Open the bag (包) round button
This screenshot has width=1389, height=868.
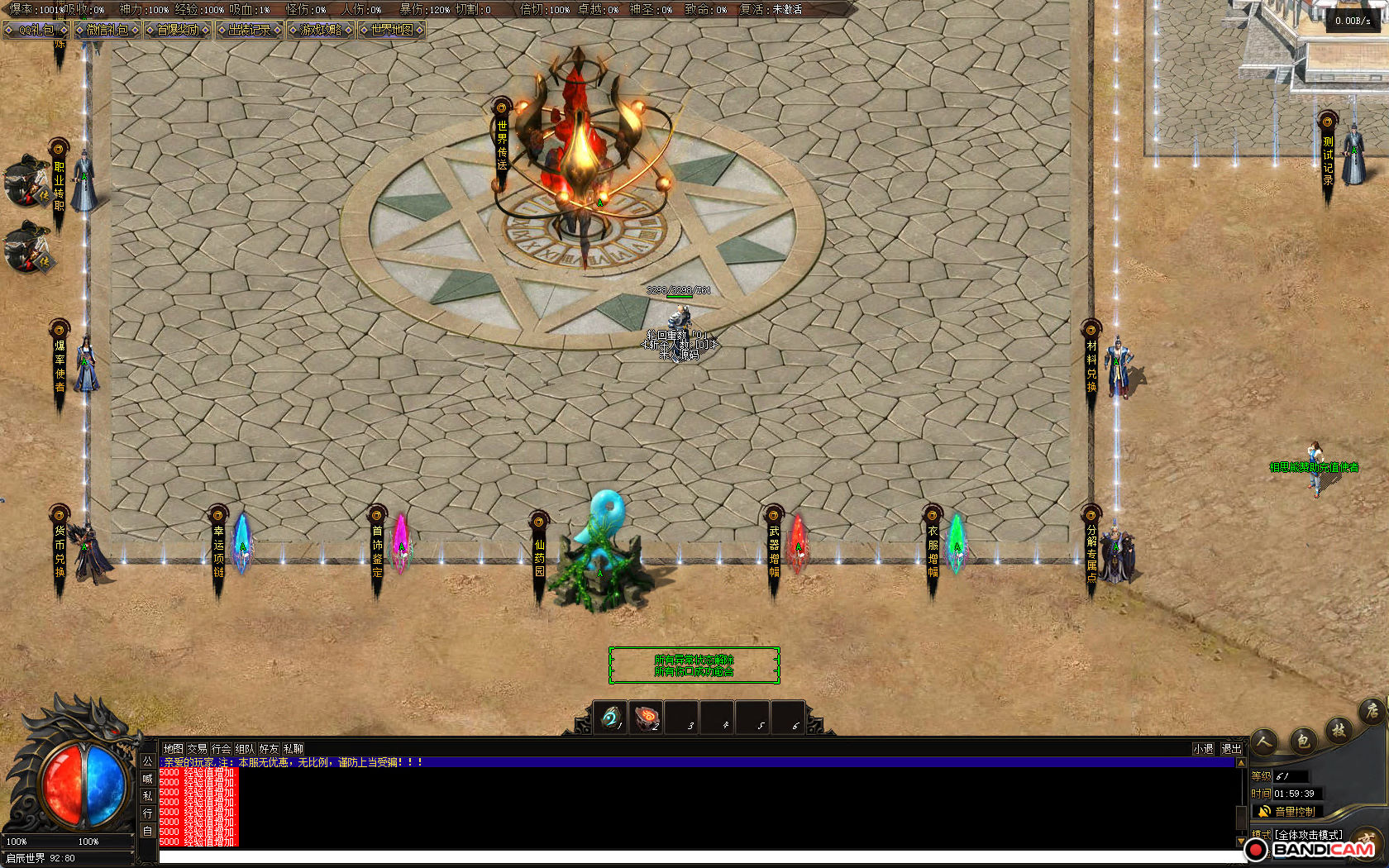[x=1303, y=740]
